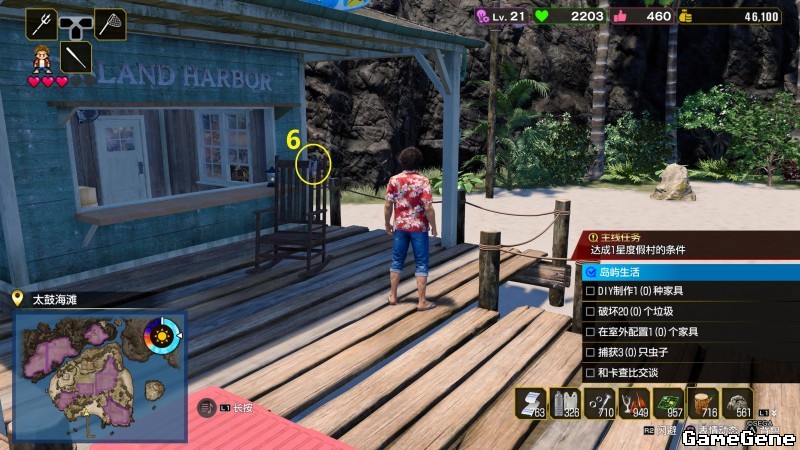Select the green circuit board slot with 957
Viewport: 800px width, 450px height.
(x=668, y=403)
